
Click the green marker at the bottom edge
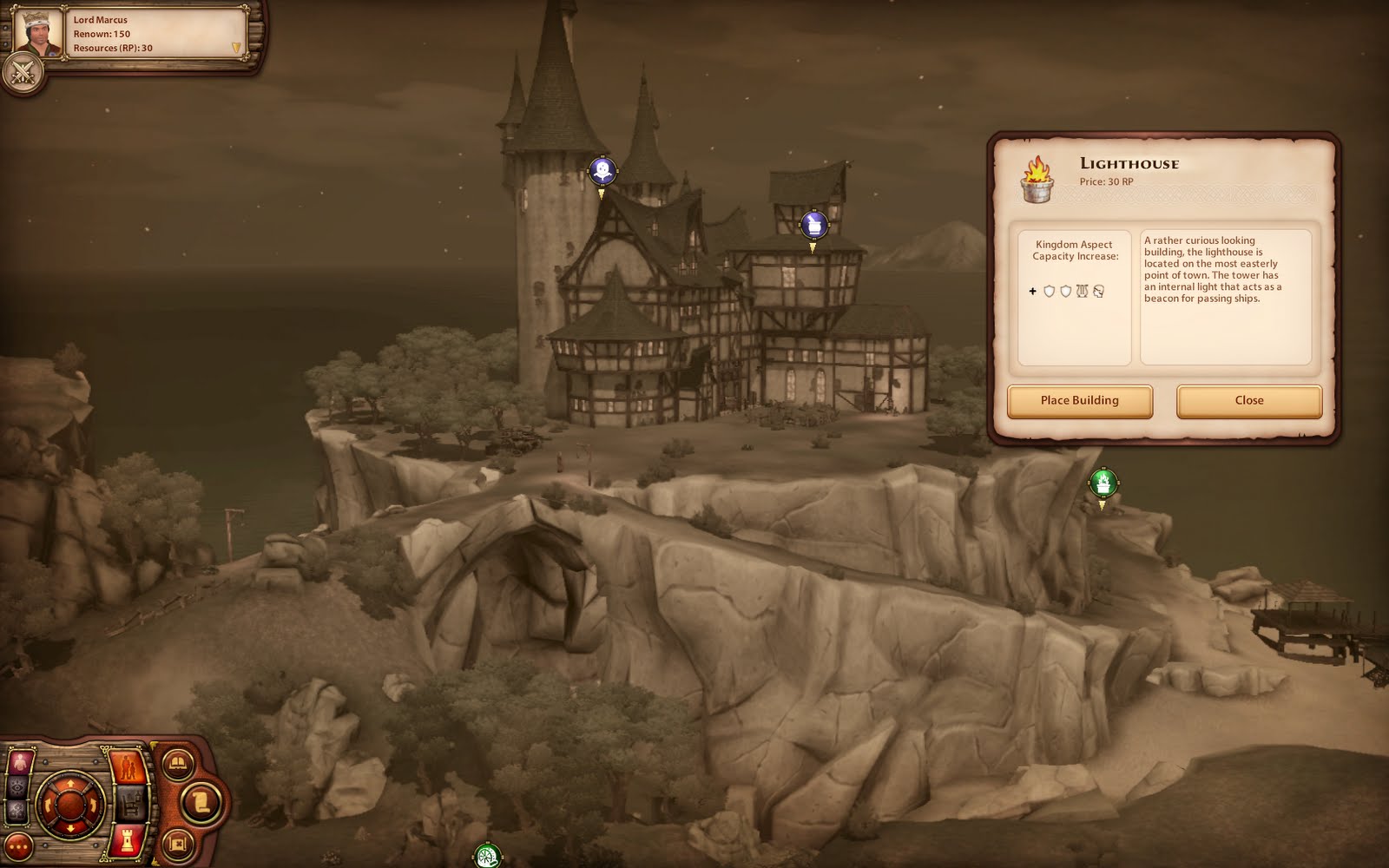(487, 857)
